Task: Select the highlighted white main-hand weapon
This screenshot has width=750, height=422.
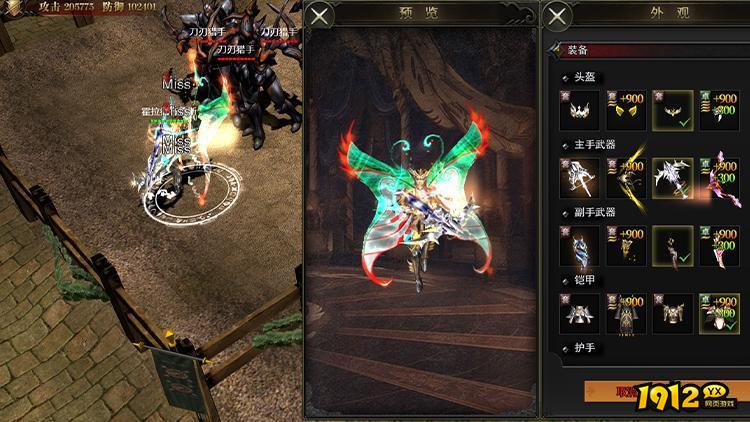Action: tap(673, 178)
